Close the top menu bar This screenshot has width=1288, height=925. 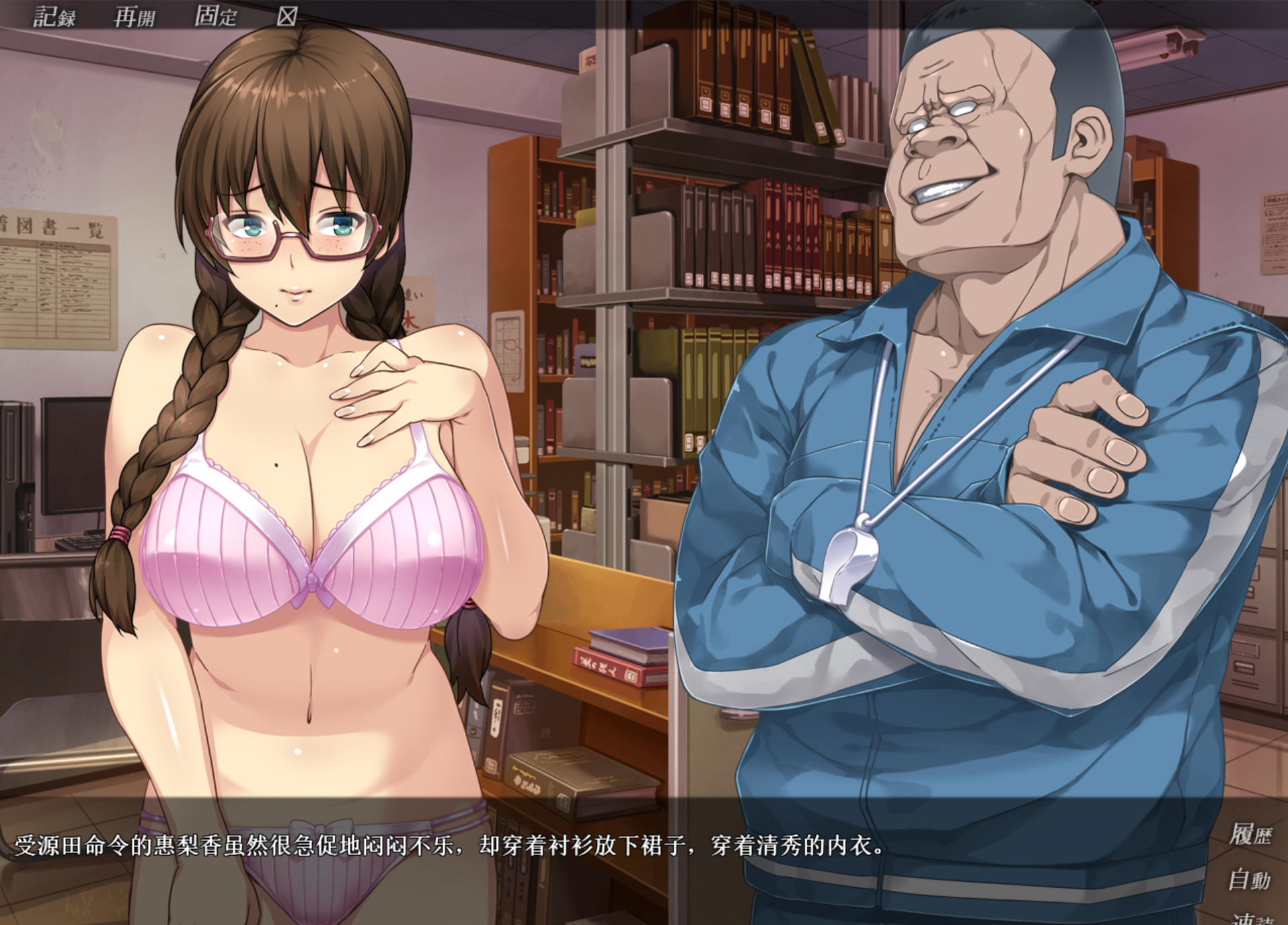click(287, 16)
